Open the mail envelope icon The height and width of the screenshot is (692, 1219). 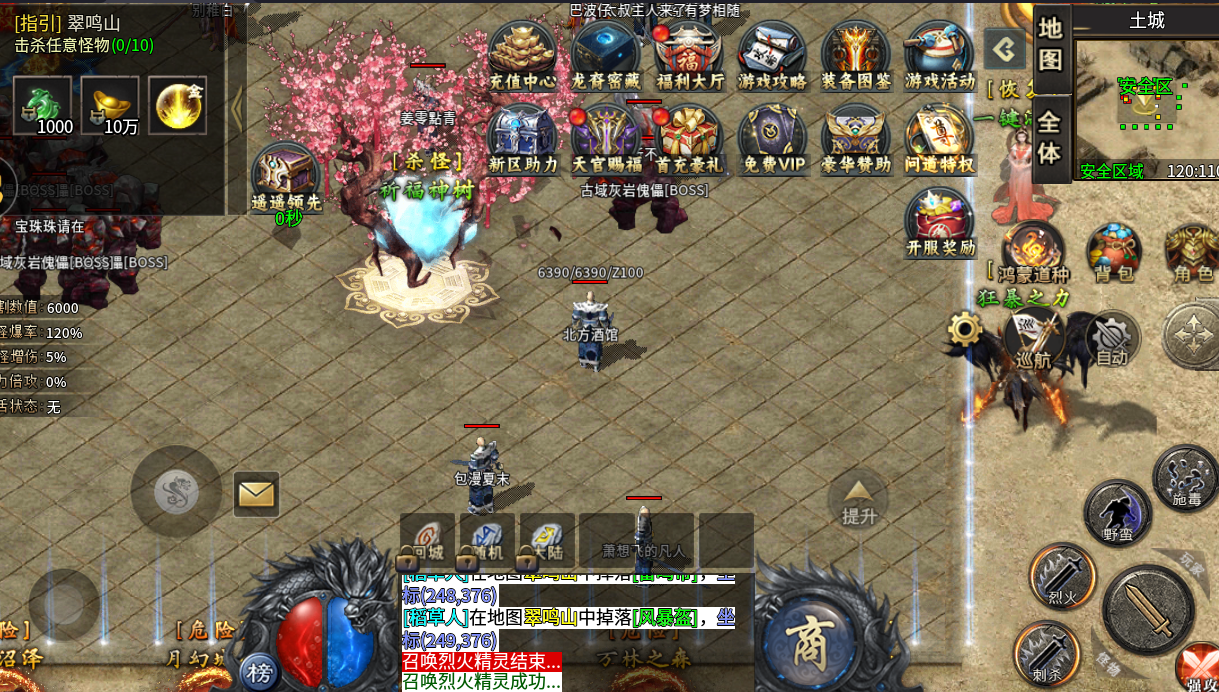point(256,494)
